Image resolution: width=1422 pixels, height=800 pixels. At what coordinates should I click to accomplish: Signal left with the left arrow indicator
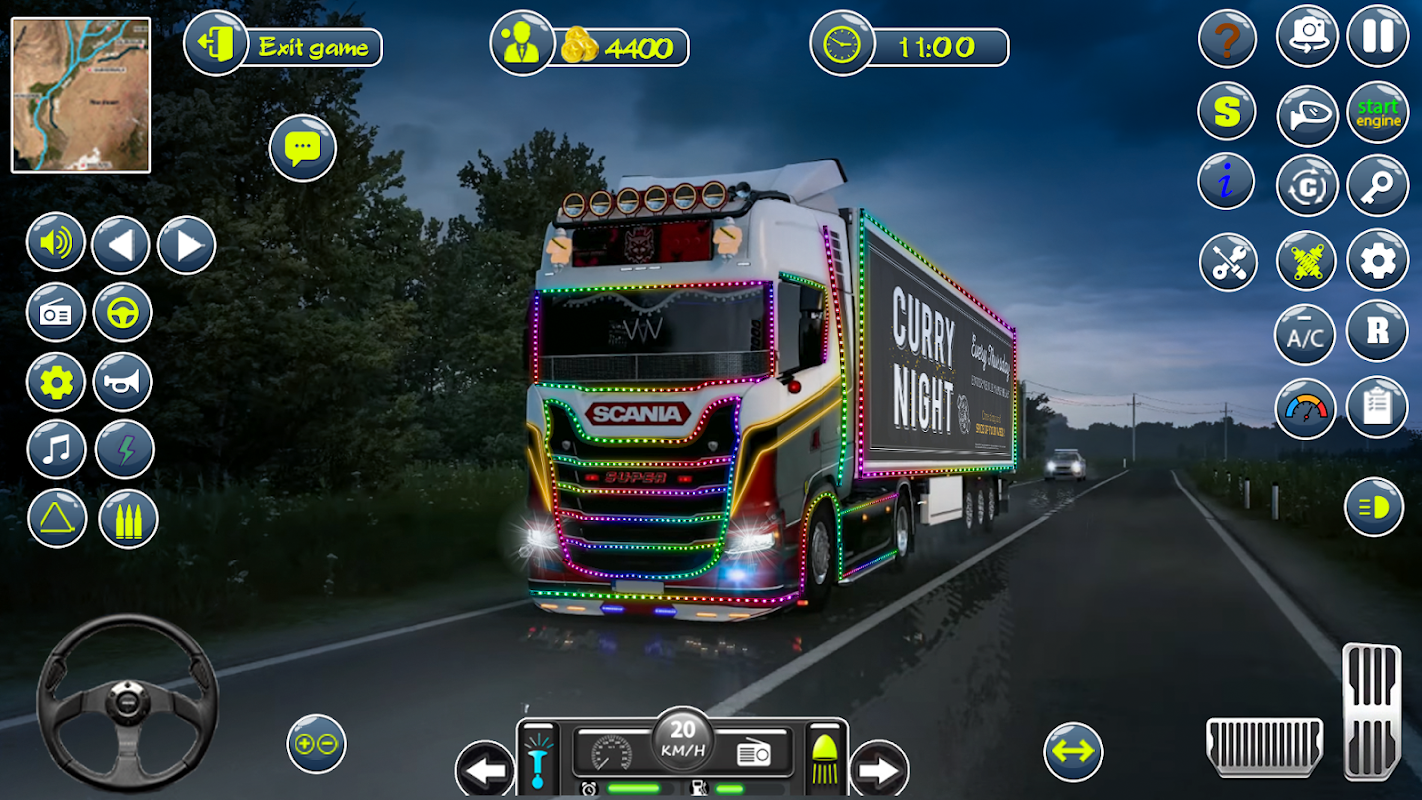pyautogui.click(x=485, y=771)
